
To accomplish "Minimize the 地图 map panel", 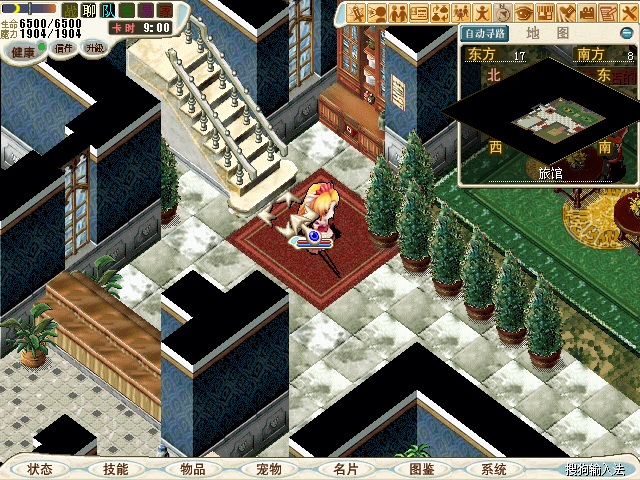I will (626, 32).
